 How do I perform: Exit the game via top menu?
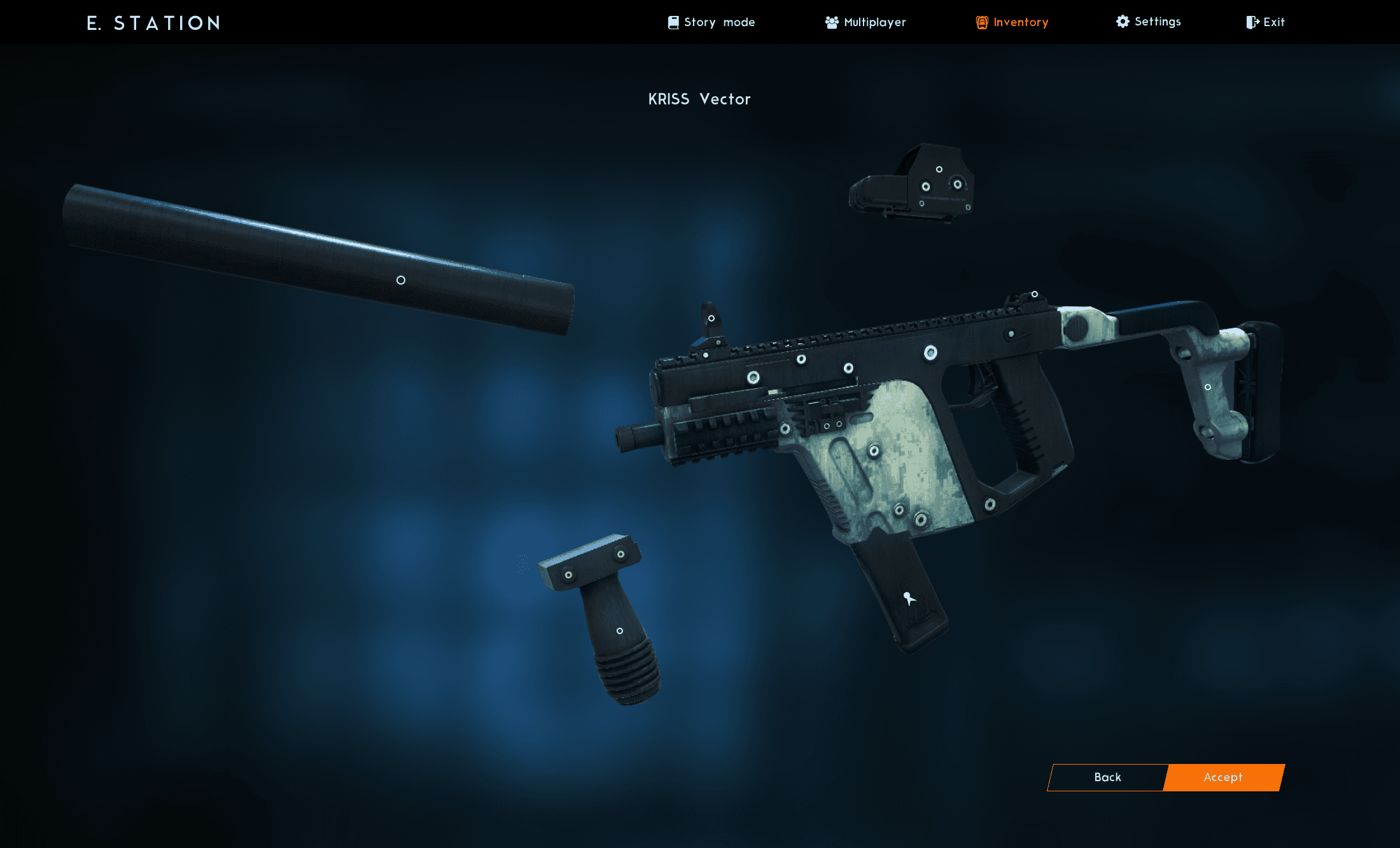[1265, 22]
